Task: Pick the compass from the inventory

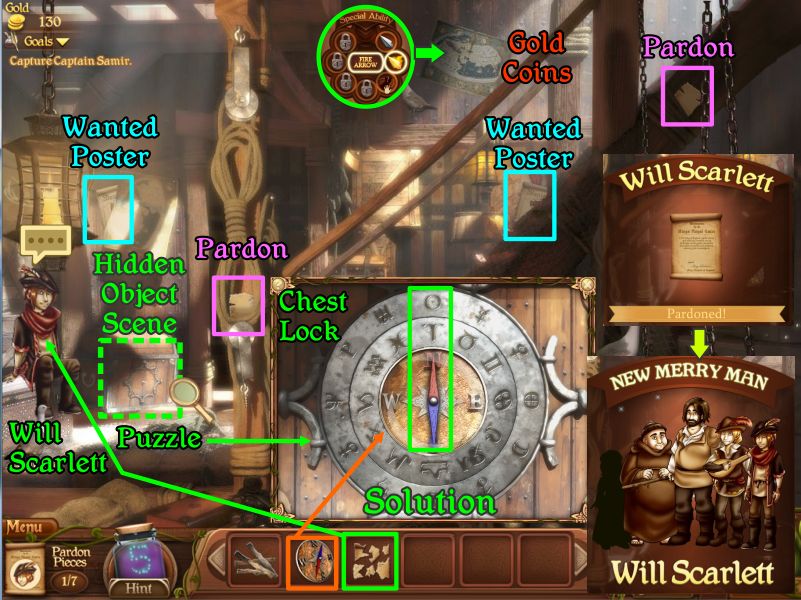Action: (312, 561)
